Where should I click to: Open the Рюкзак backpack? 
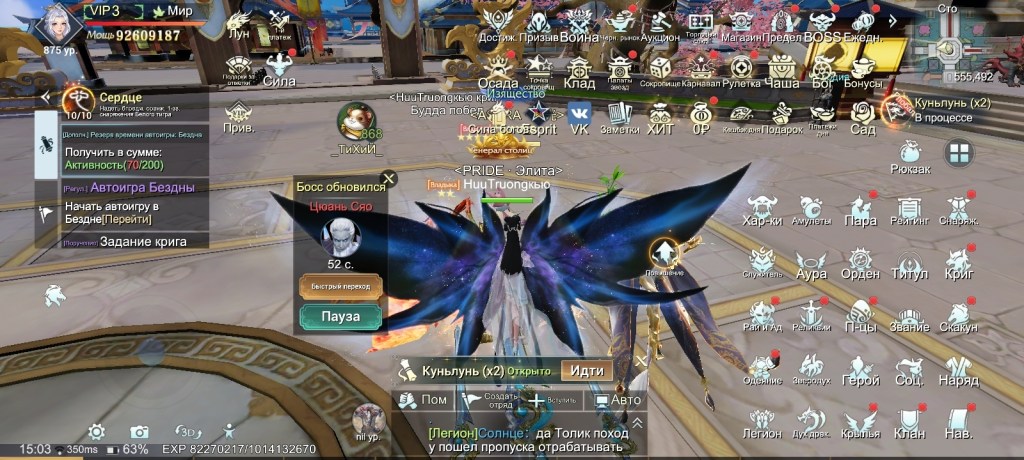click(x=909, y=156)
